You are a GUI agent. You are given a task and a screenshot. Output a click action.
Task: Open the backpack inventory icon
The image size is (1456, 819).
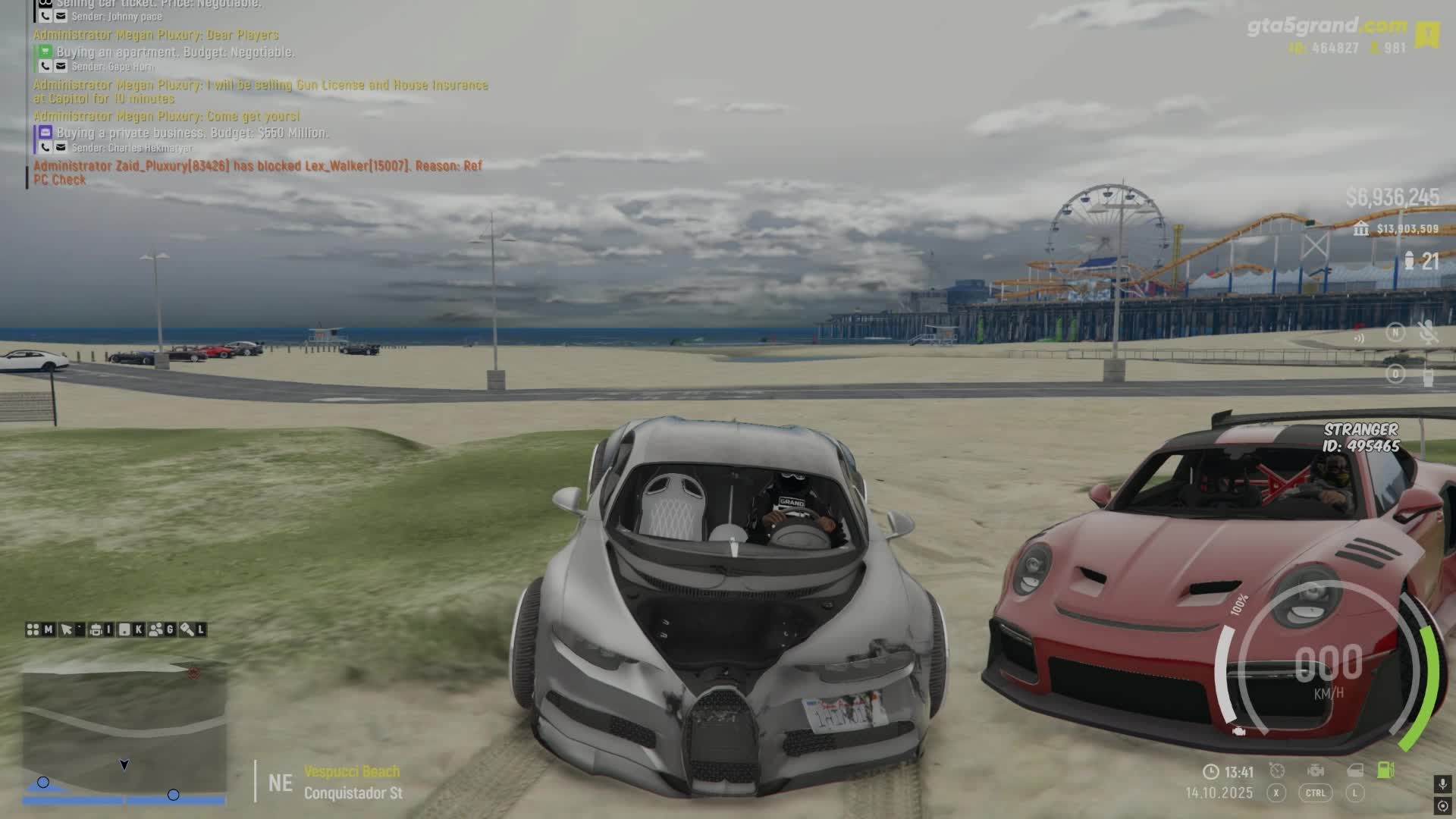click(96, 629)
